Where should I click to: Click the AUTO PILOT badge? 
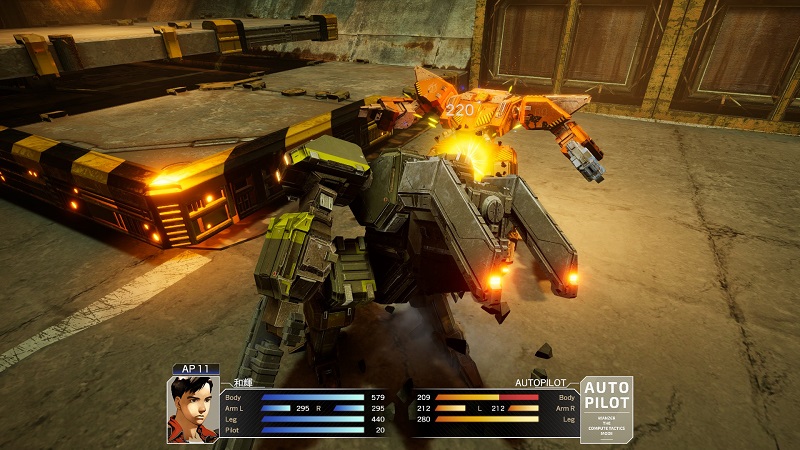click(607, 409)
